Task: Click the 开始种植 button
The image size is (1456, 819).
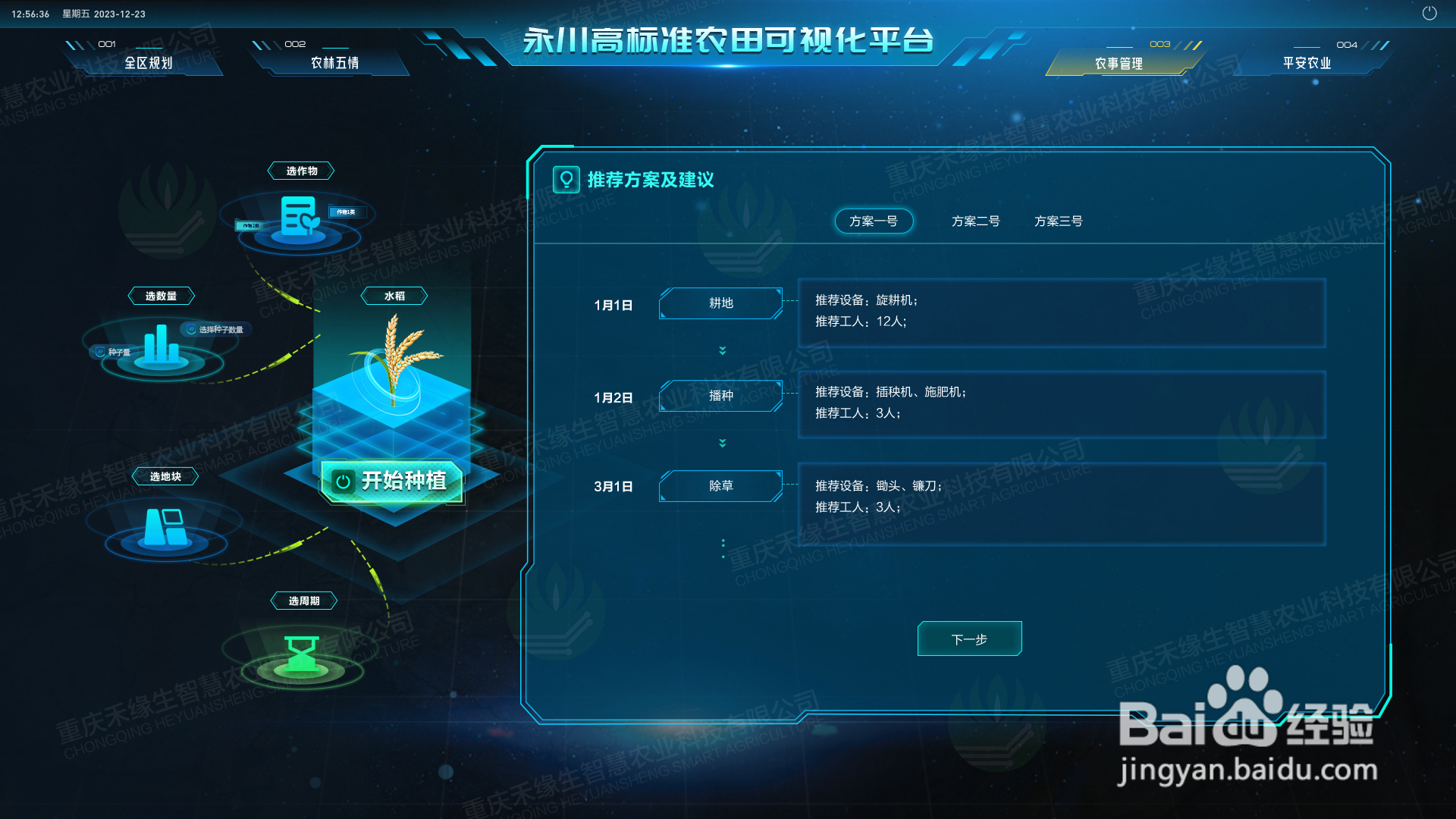Action: pos(391,481)
